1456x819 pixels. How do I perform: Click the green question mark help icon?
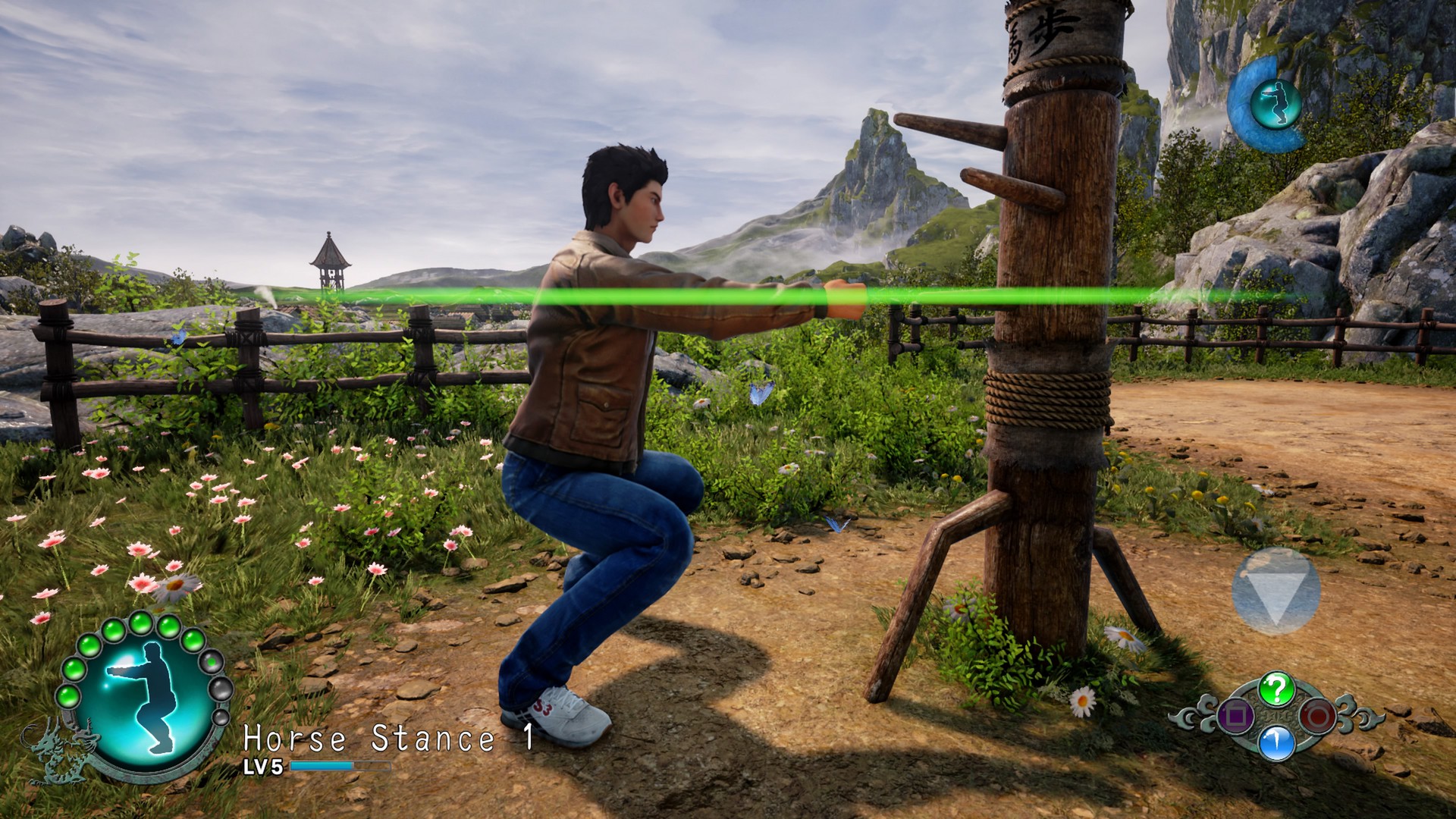tap(1276, 689)
